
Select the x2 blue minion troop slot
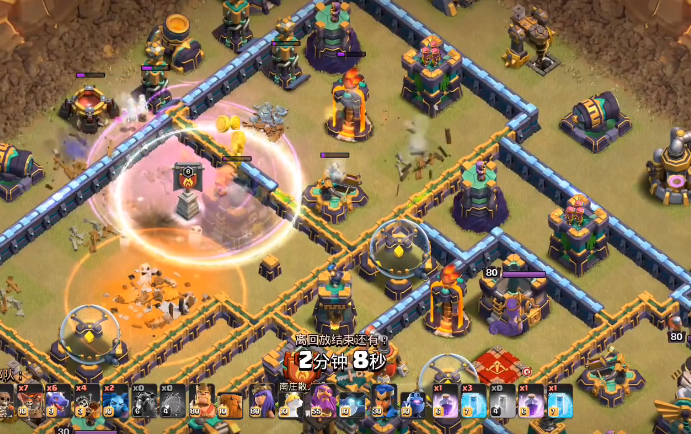tap(115, 402)
